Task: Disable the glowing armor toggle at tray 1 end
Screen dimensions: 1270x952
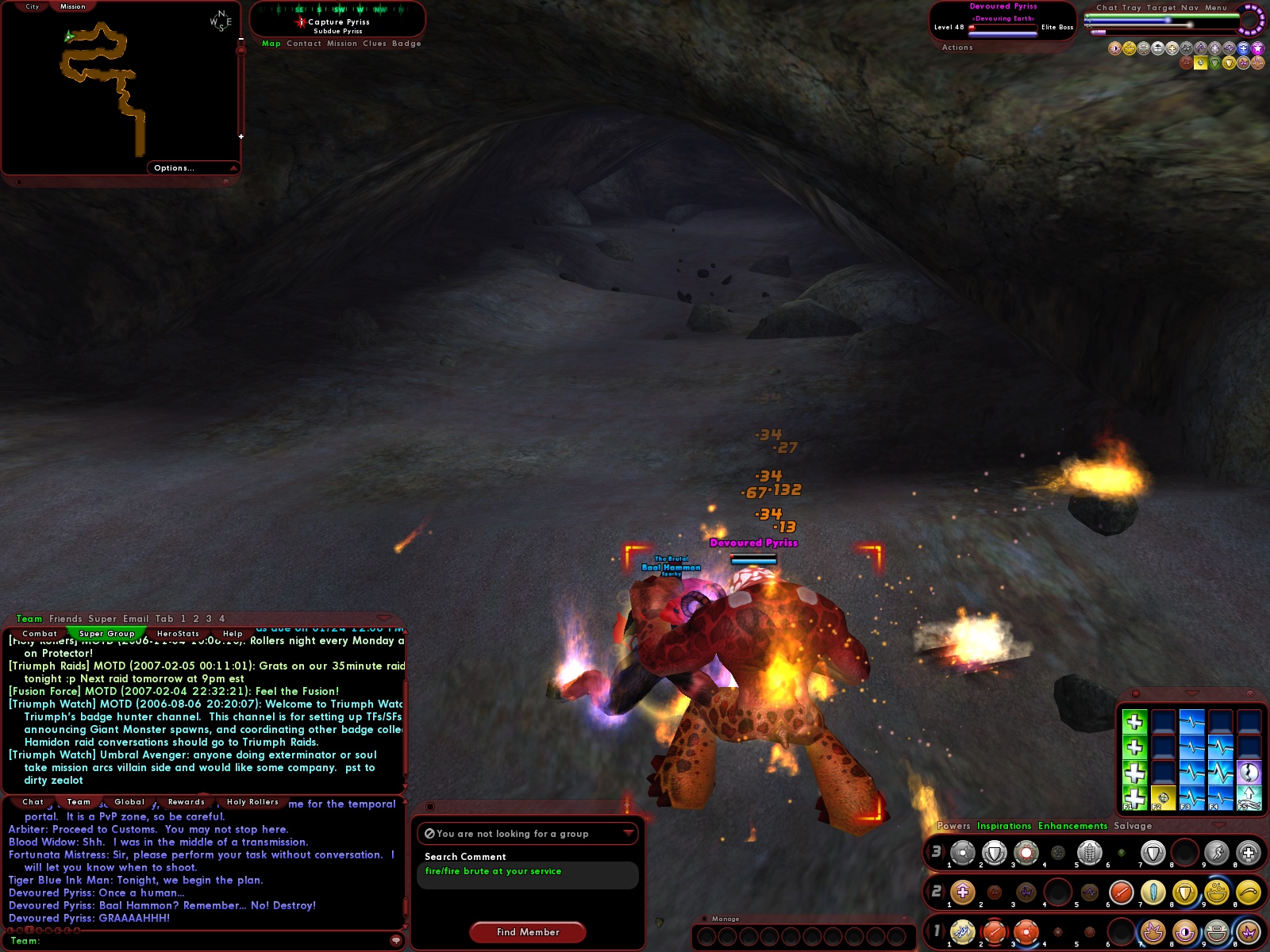Action: (x=1249, y=931)
